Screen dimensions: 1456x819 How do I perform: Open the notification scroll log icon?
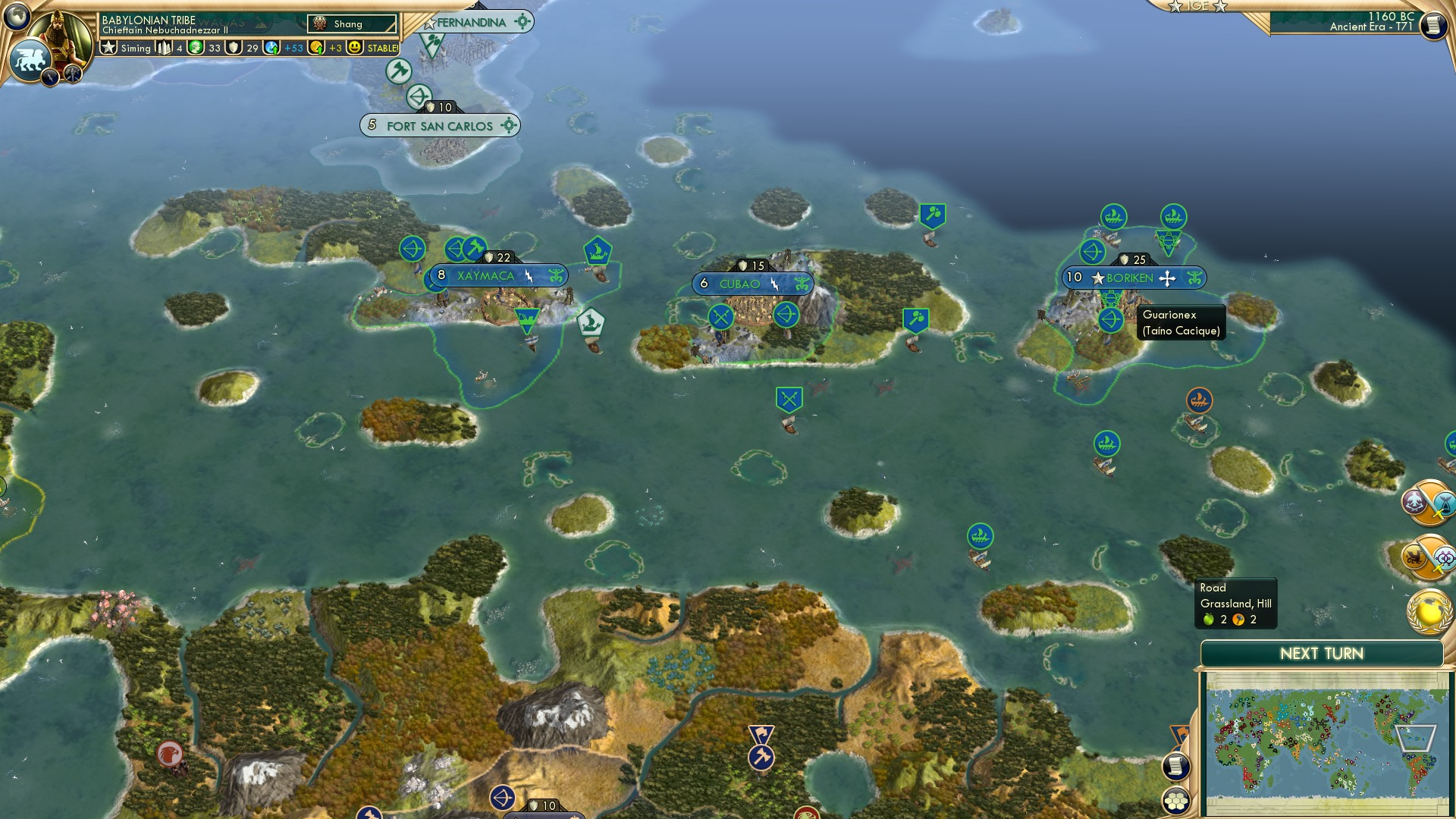(1176, 767)
